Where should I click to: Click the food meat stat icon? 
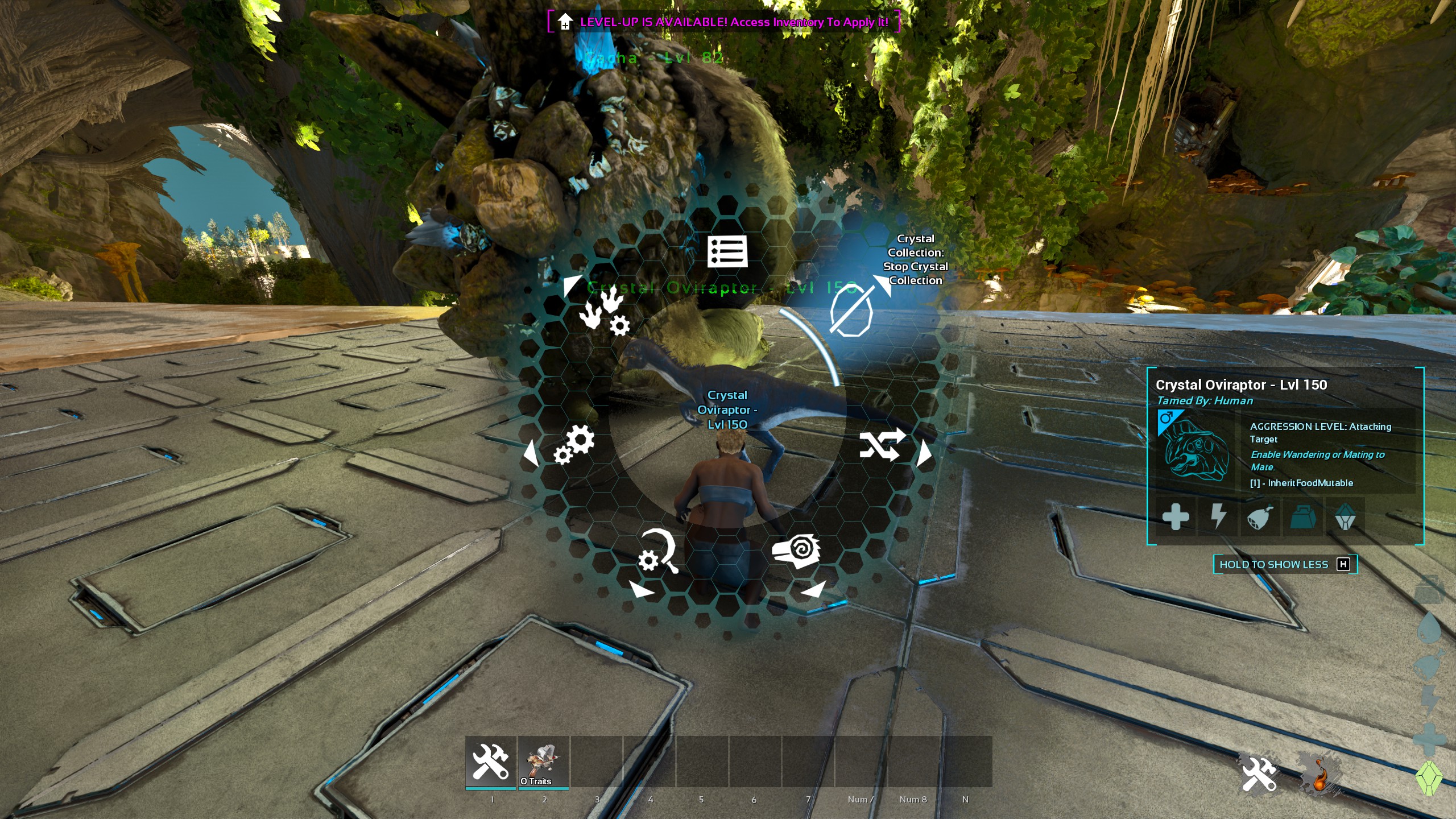[1260, 517]
